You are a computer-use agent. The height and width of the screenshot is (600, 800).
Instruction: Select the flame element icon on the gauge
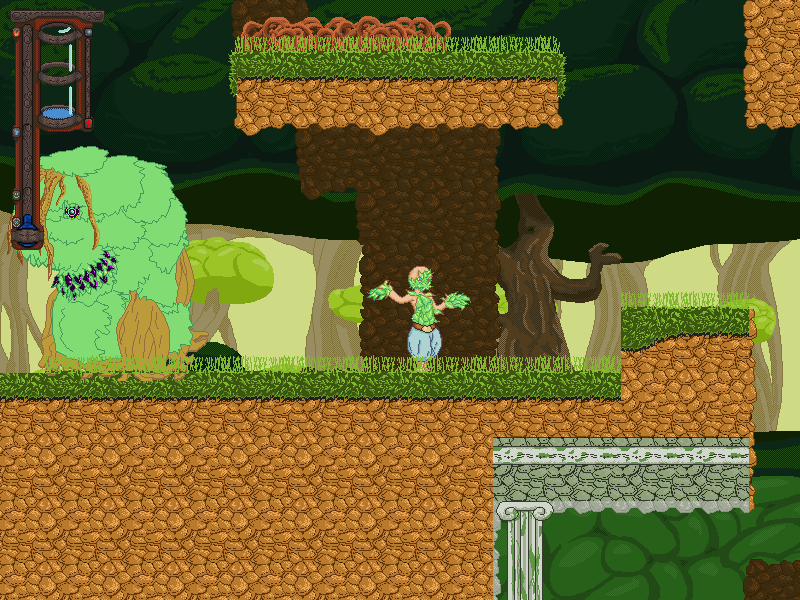[x=16, y=32]
